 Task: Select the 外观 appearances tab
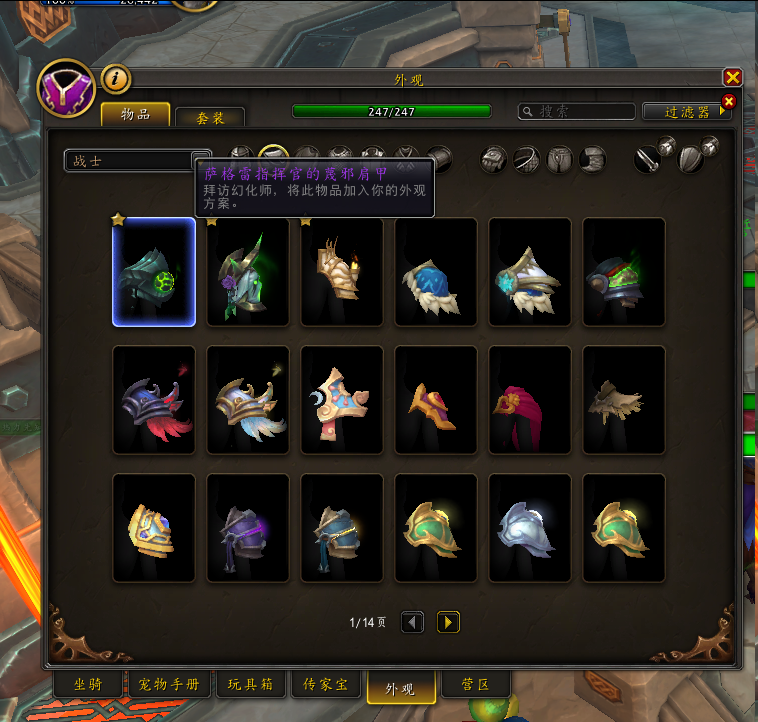click(x=401, y=687)
